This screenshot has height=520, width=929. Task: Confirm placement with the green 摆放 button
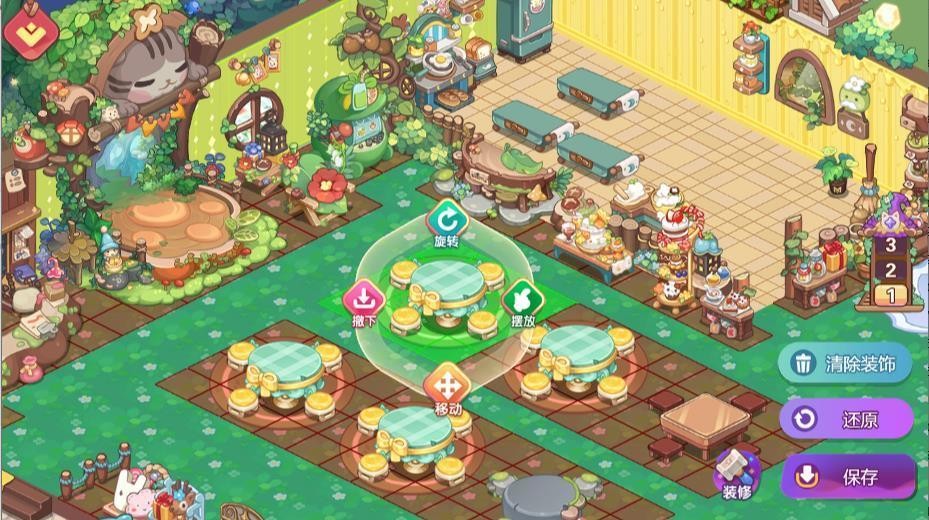[522, 299]
